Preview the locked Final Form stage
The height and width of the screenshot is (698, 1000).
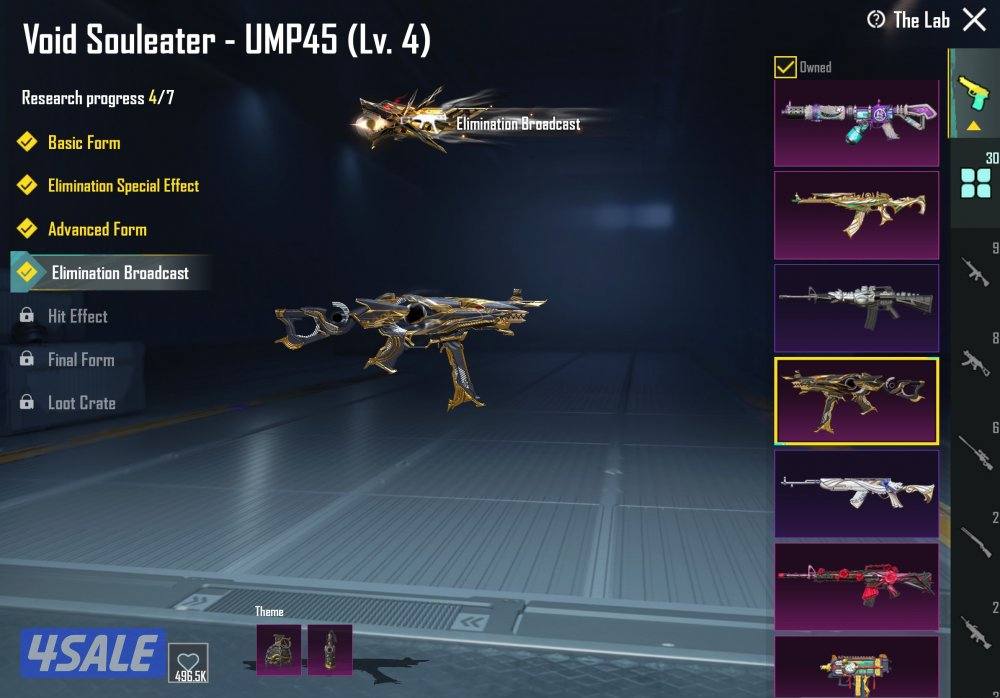click(x=80, y=360)
